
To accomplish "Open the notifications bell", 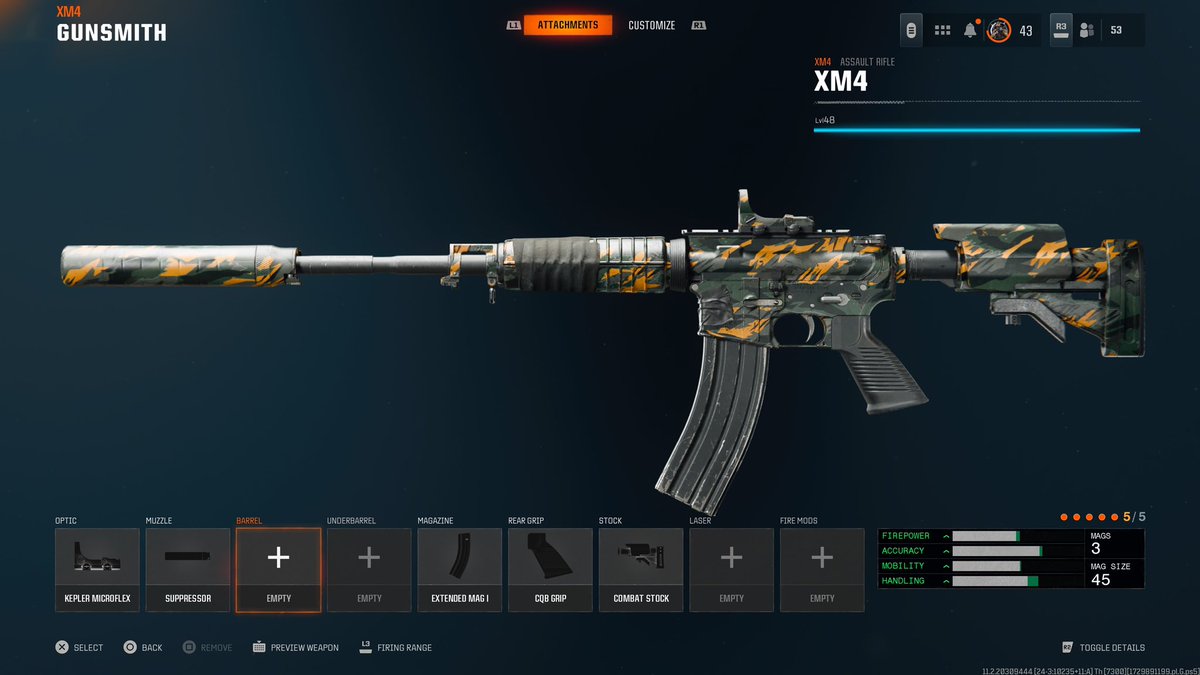I will click(x=970, y=30).
